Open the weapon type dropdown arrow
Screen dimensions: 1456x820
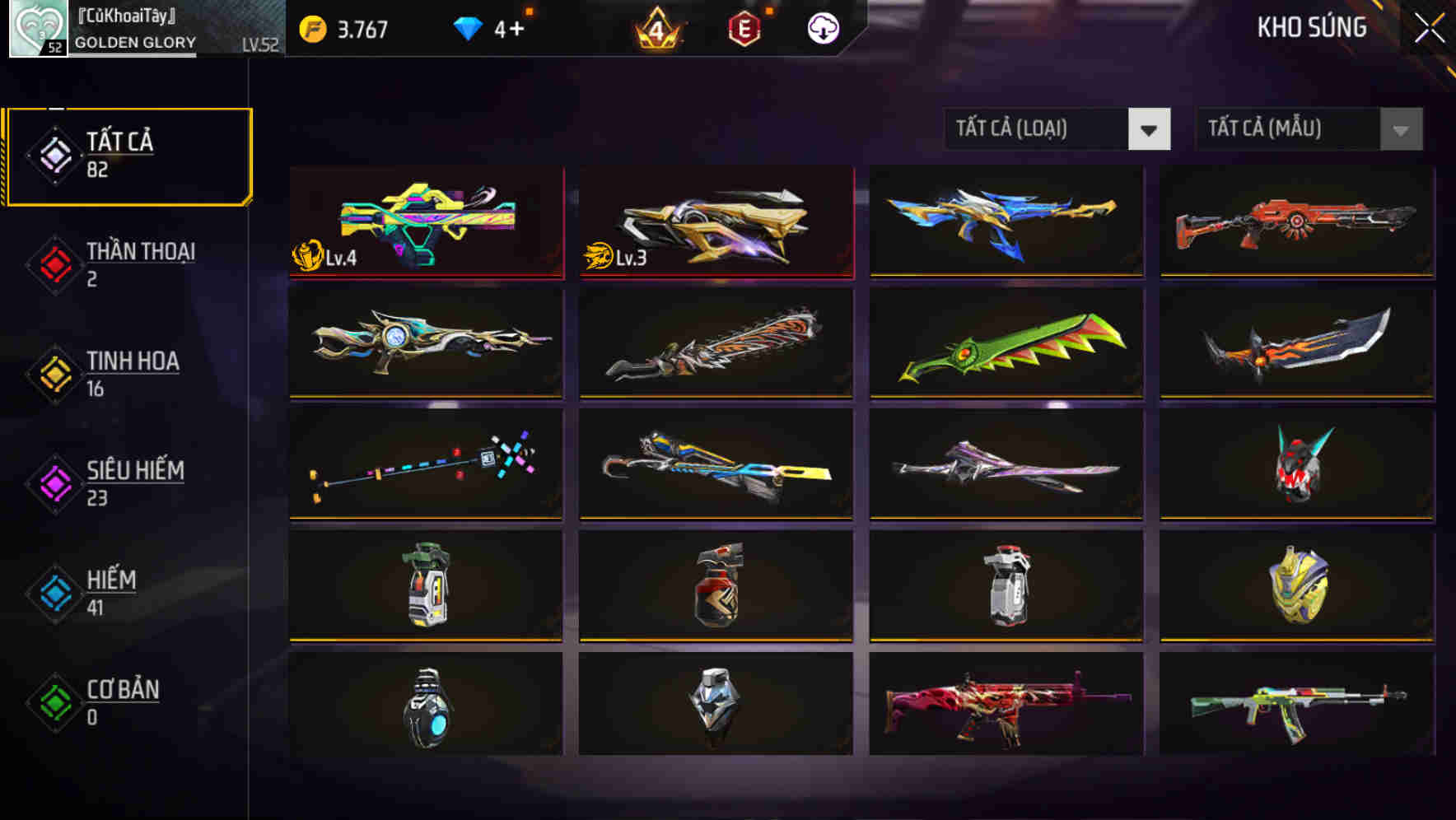(x=1150, y=129)
